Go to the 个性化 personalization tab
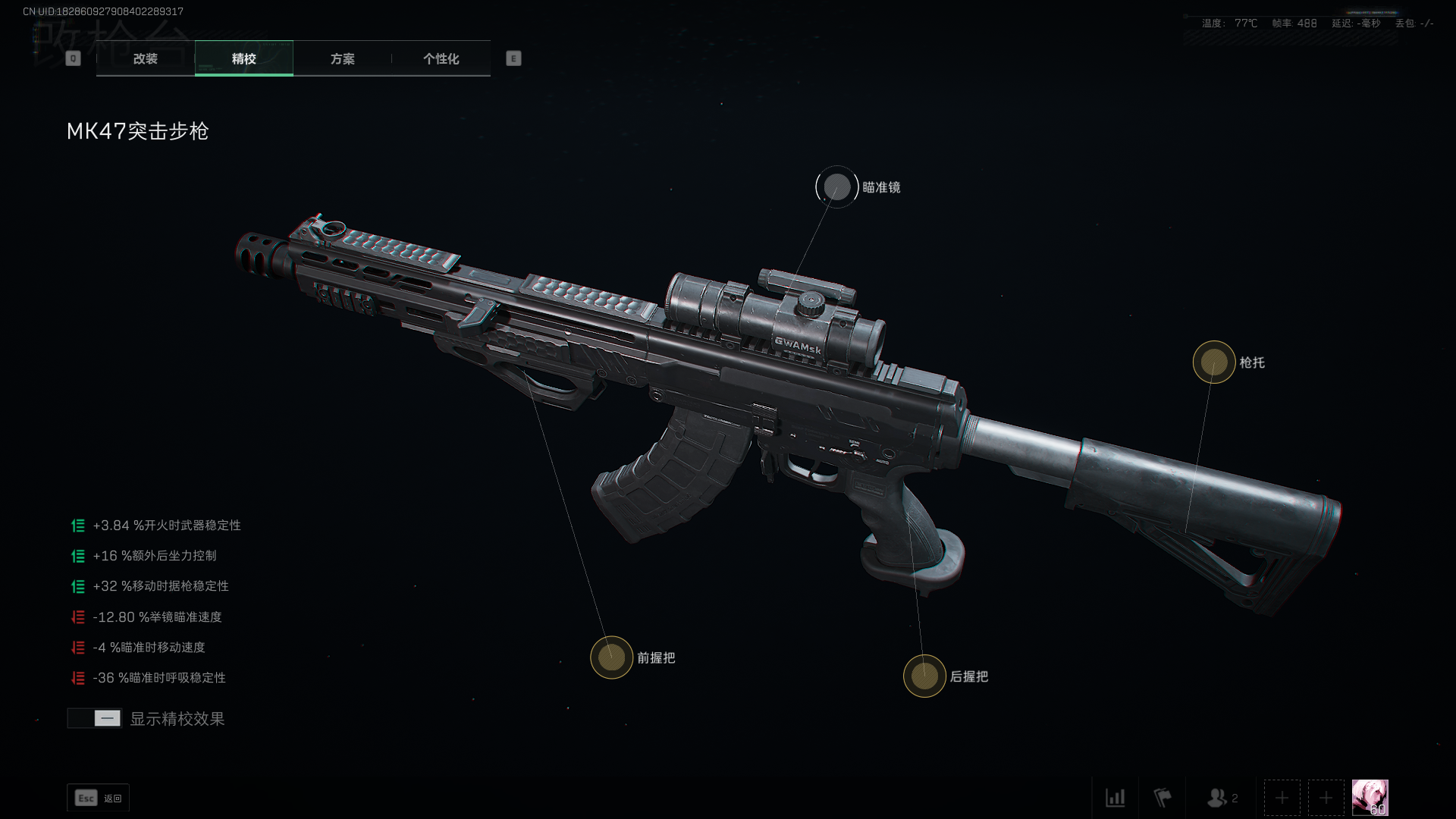This screenshot has height=819, width=1456. pos(441,58)
